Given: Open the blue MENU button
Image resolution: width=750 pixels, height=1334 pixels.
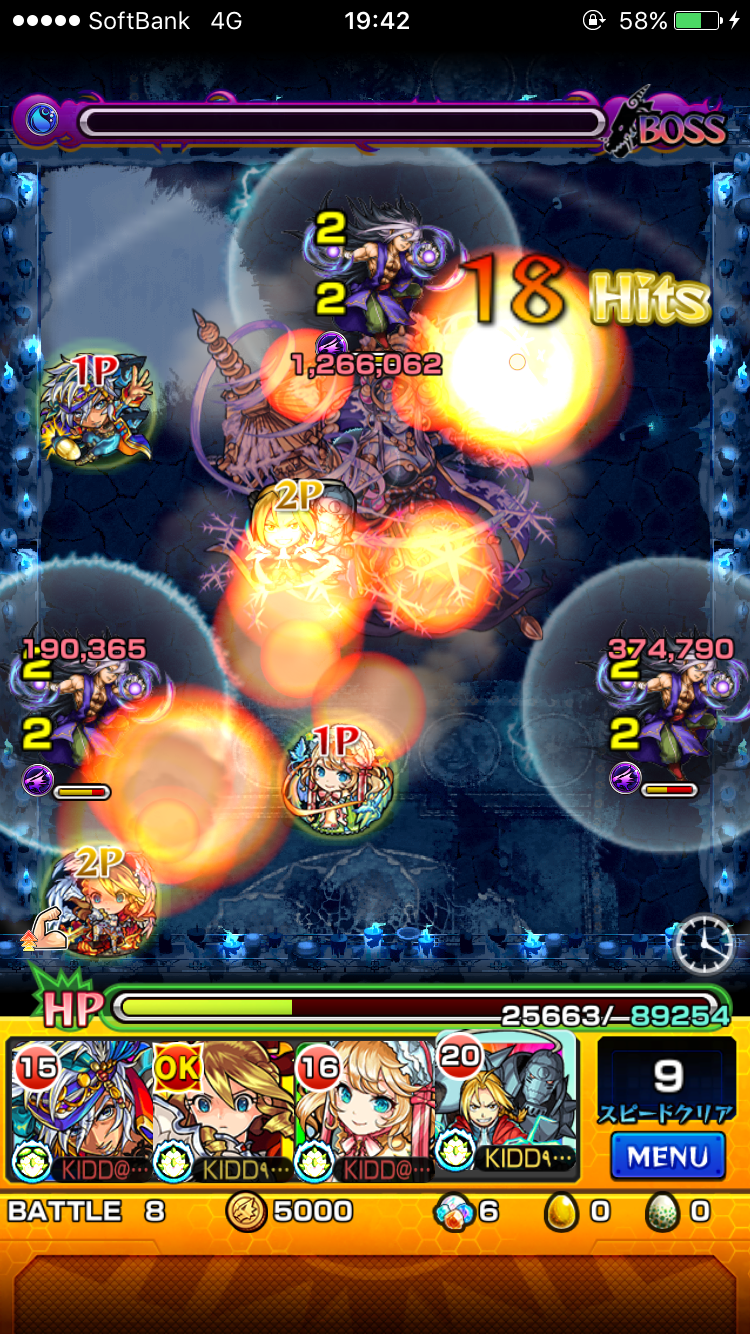Looking at the screenshot, I should [x=667, y=1157].
